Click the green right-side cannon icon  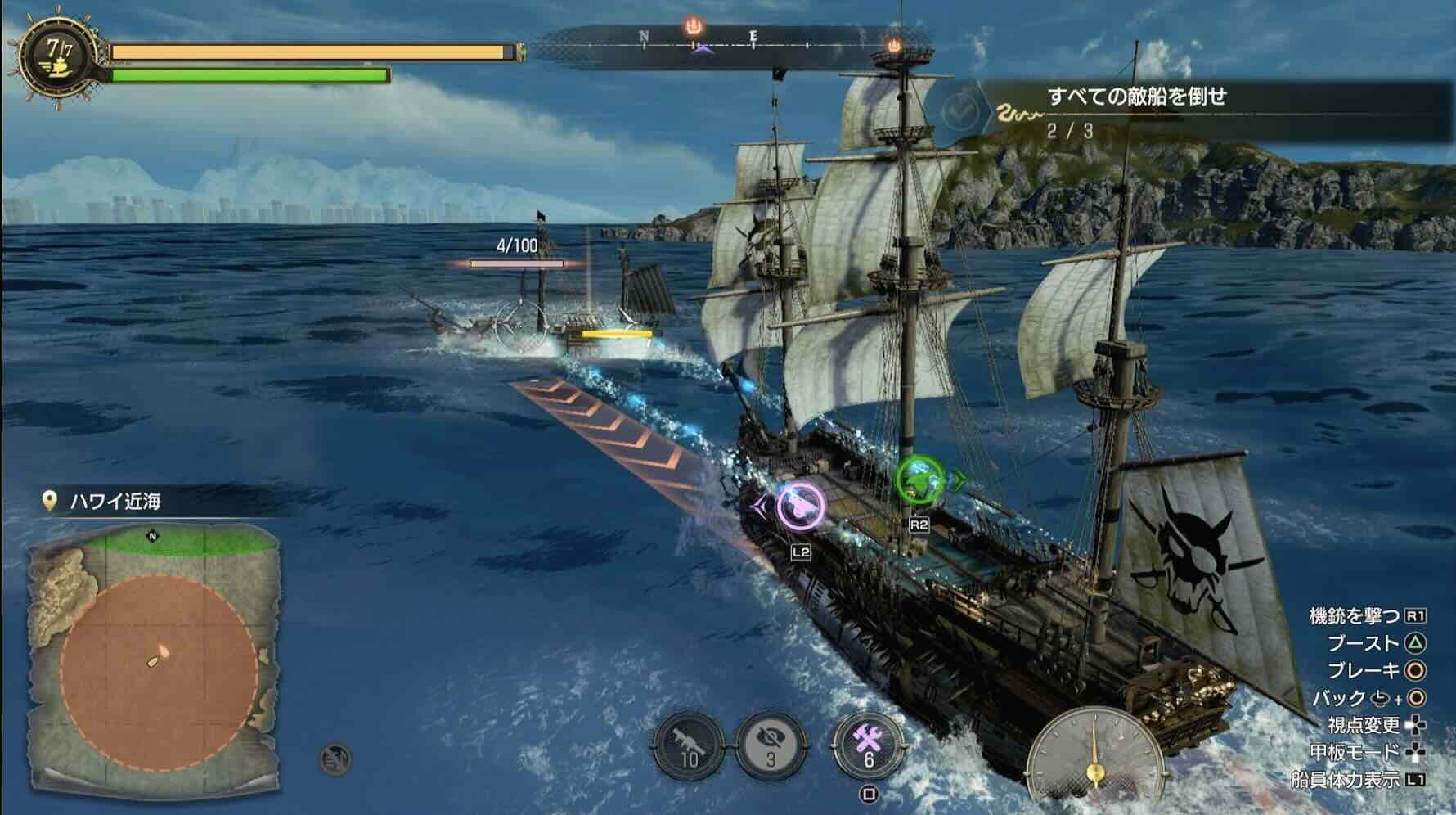919,480
